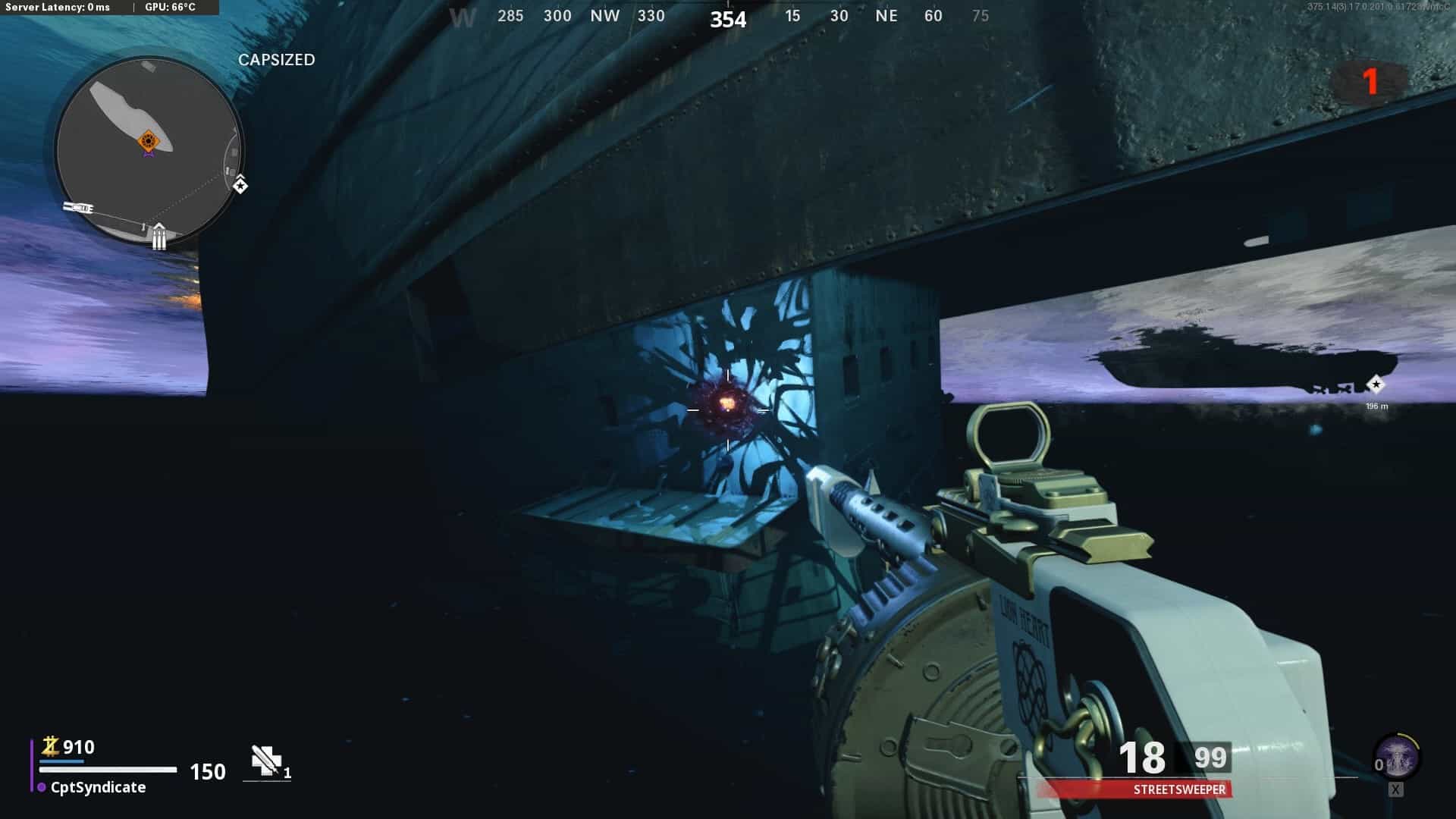Screen dimensions: 1456x819
Task: Click the objective diamond on the minimap edge
Action: tap(240, 184)
